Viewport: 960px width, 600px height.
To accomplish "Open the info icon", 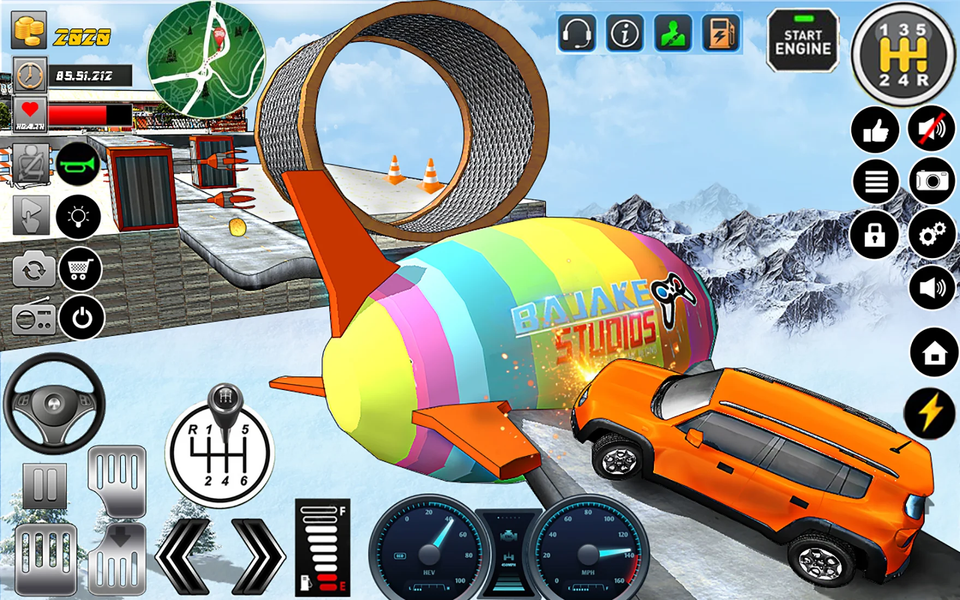I will click(625, 33).
